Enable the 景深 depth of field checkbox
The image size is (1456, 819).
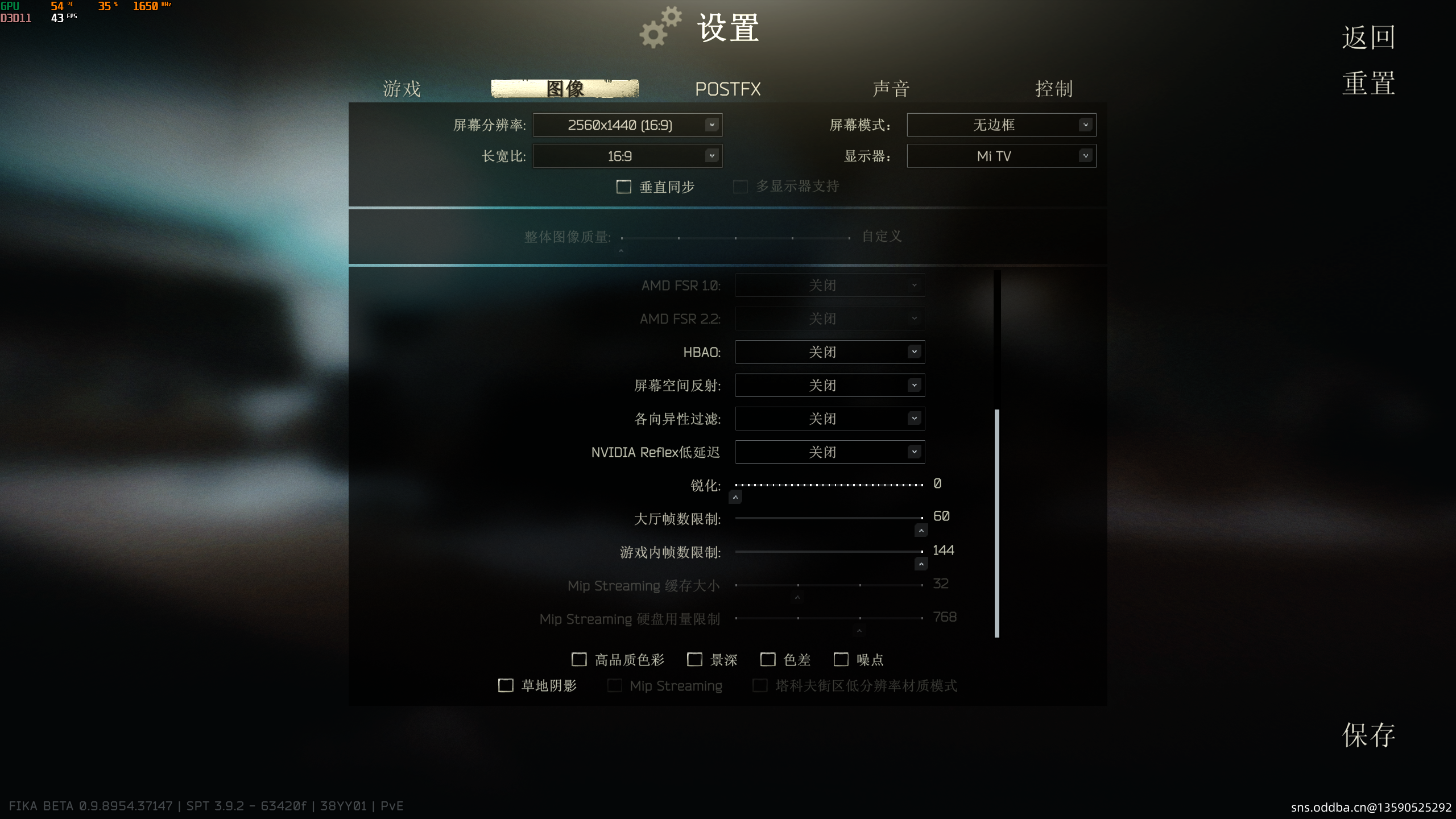[694, 659]
